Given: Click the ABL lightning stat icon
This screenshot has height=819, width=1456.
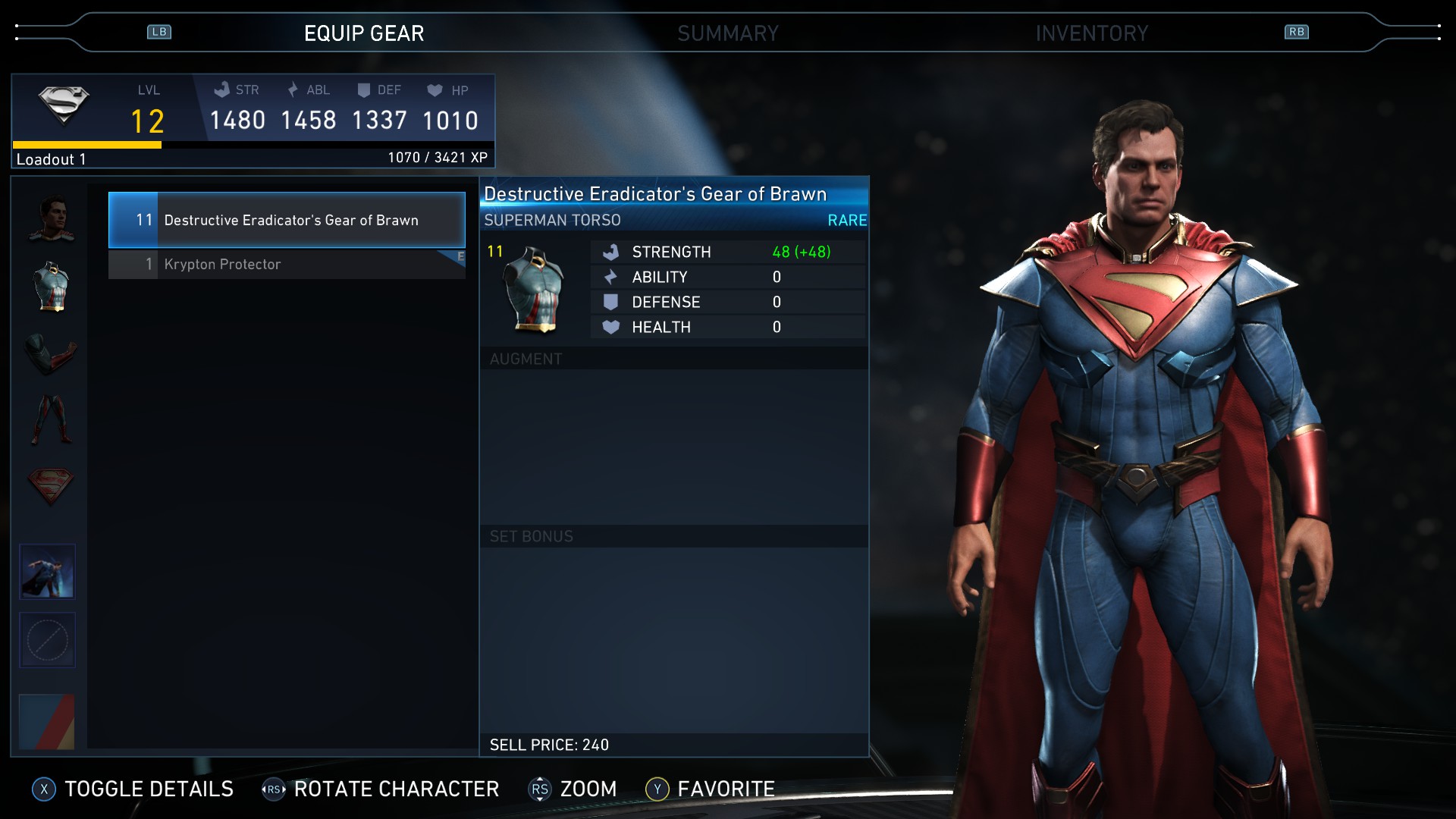Looking at the screenshot, I should click(292, 89).
